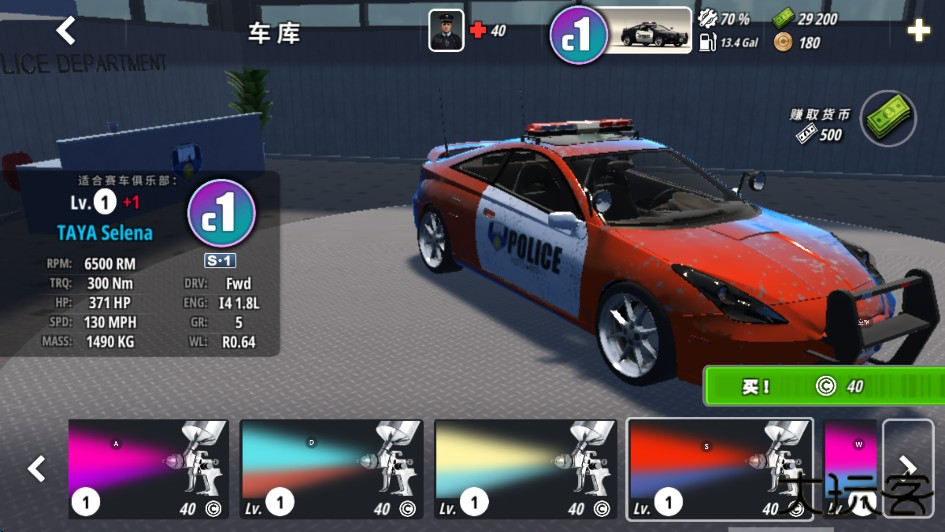Open the police officer driver portrait
Image resolution: width=945 pixels, height=532 pixels.
[446, 30]
